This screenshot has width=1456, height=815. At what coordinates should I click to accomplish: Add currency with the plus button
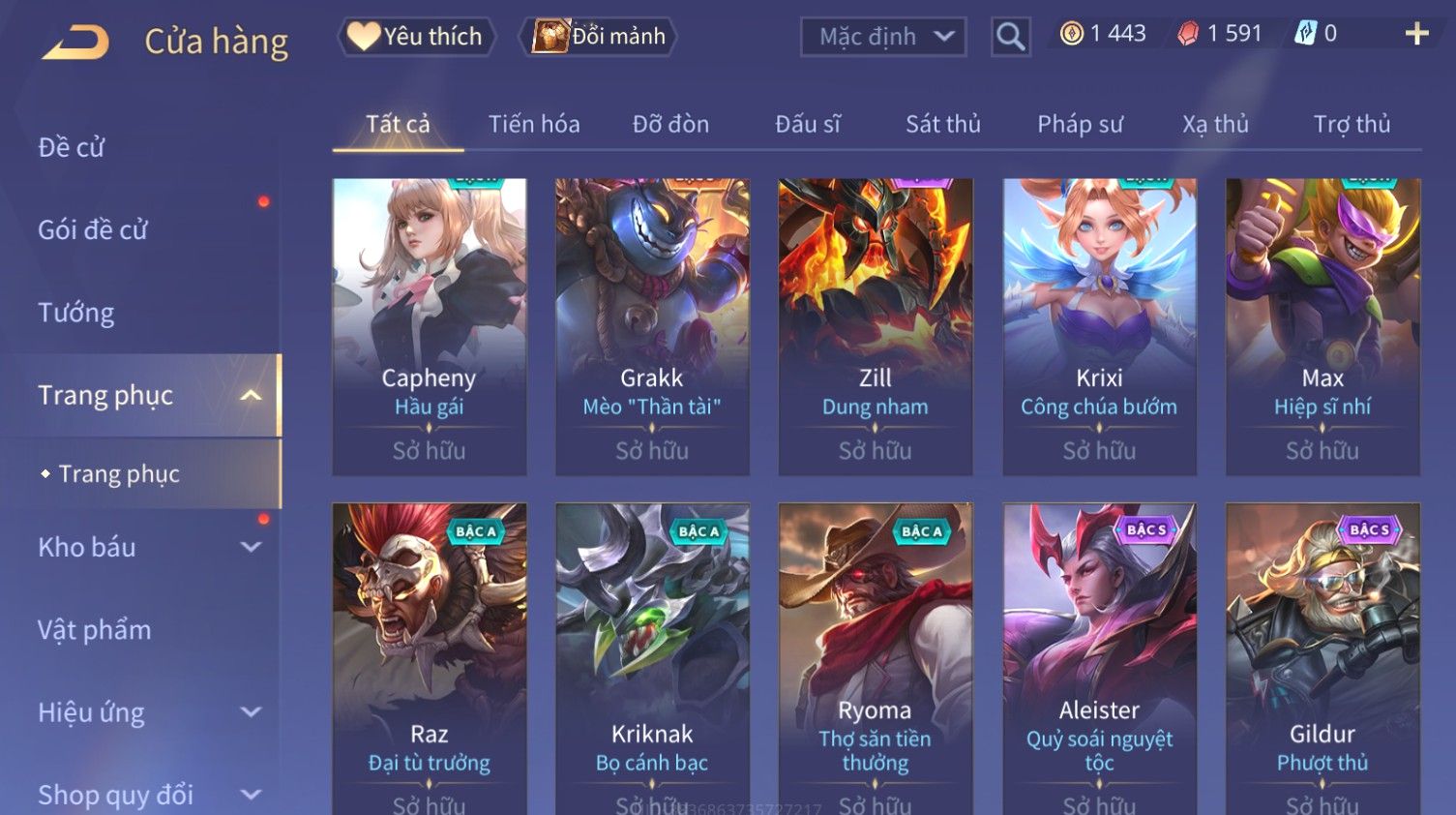point(1416,34)
